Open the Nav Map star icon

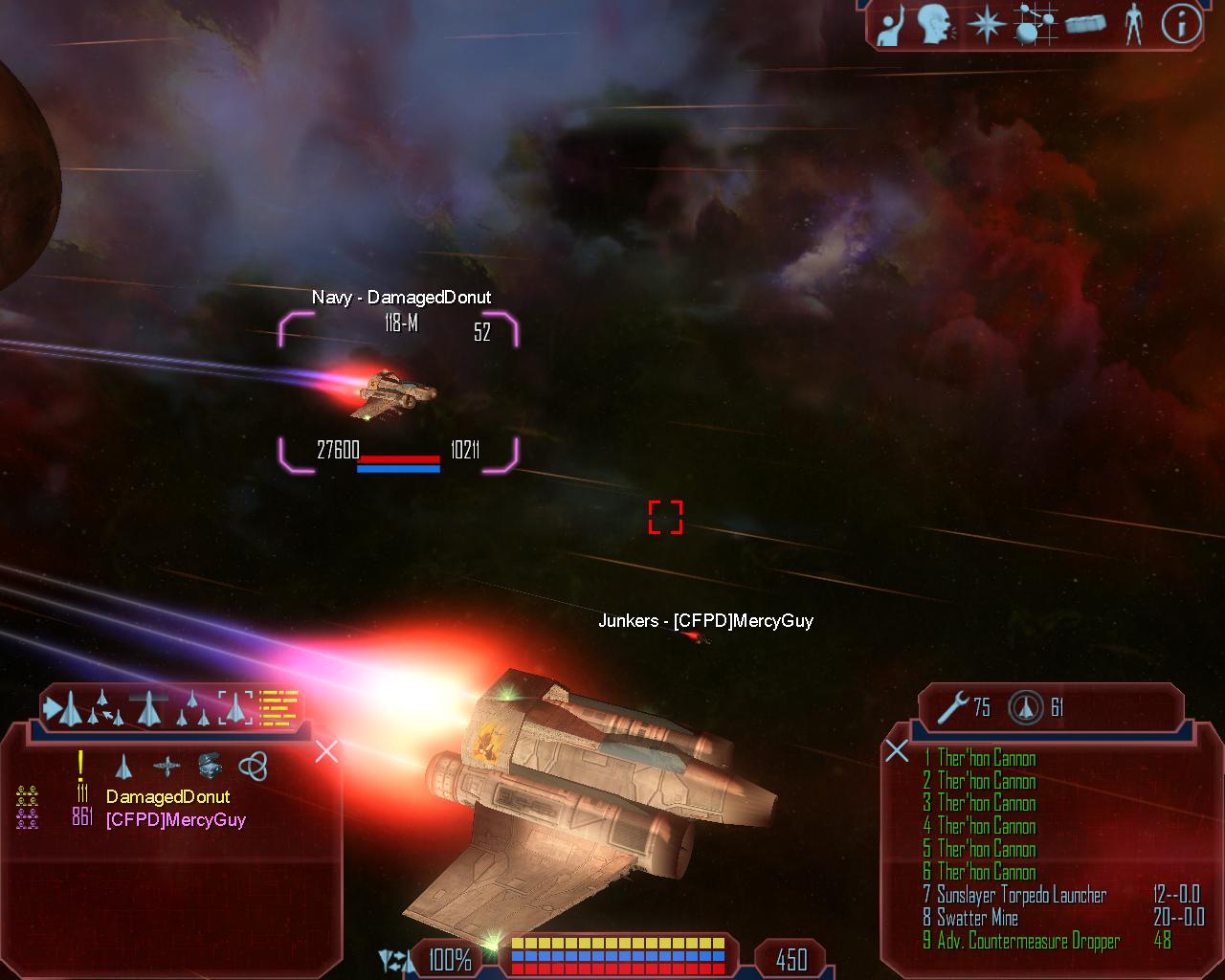(984, 25)
